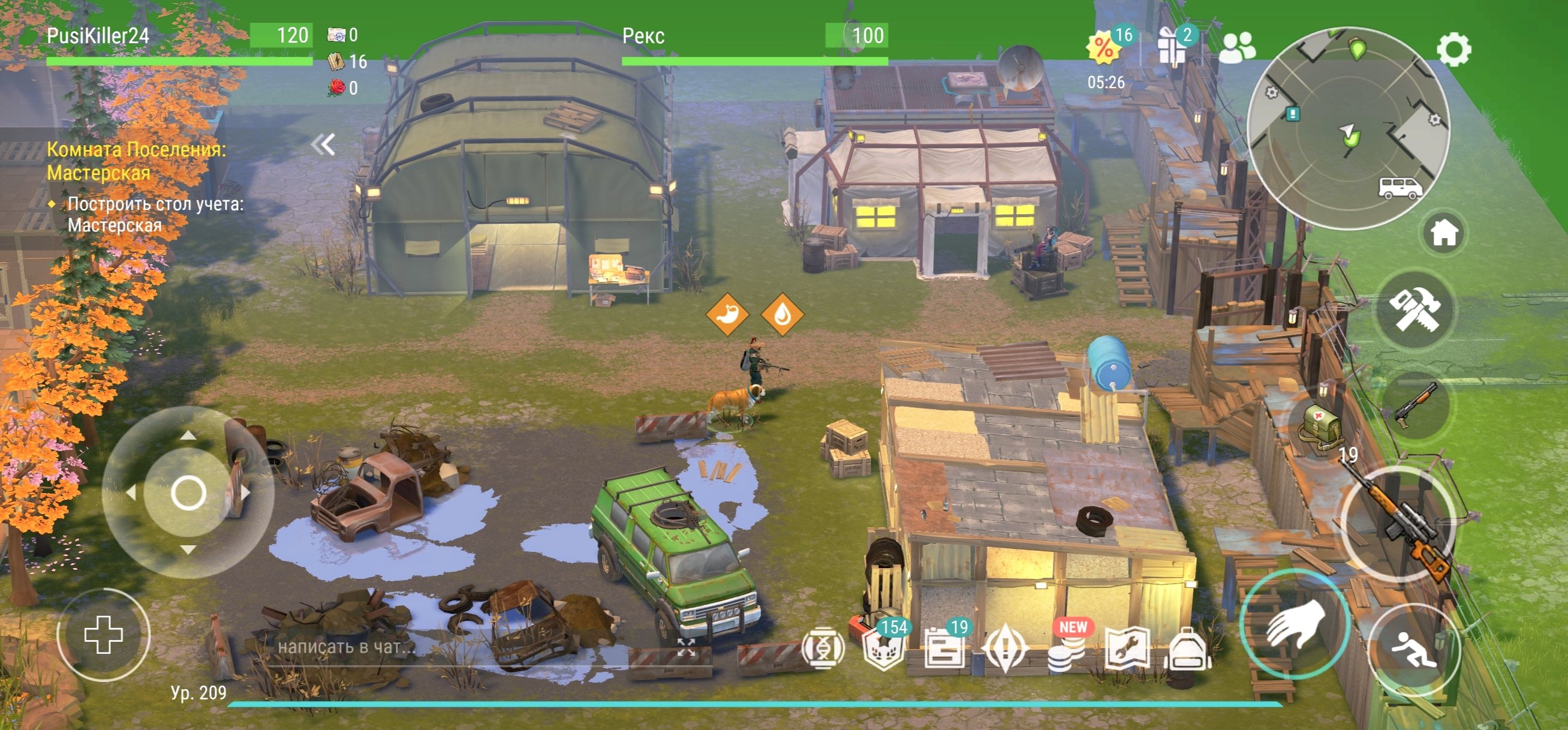Tap the house home button
This screenshot has height=730, width=1568.
pyautogui.click(x=1444, y=233)
